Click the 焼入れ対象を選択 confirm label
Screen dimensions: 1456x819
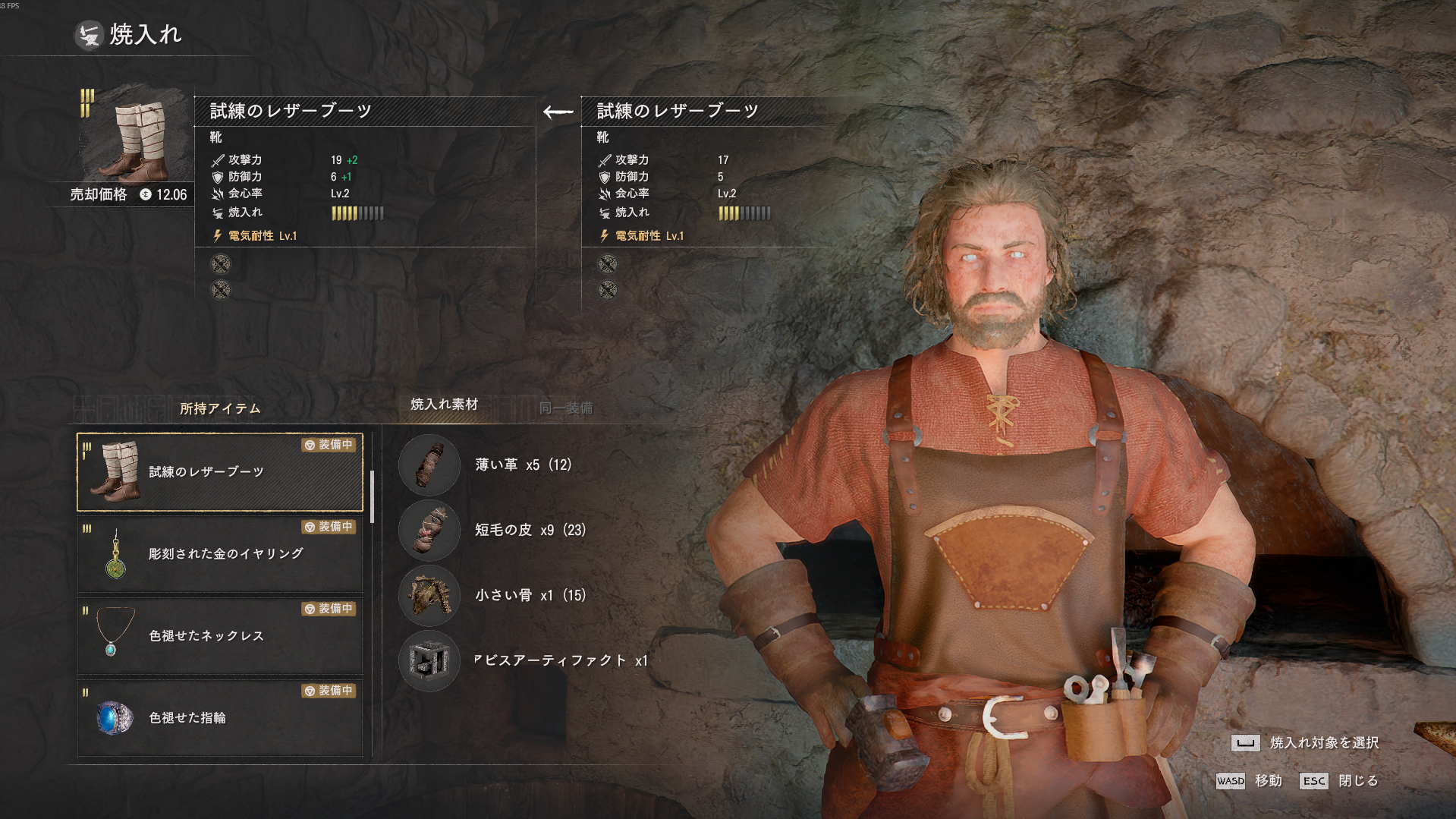[x=1323, y=742]
